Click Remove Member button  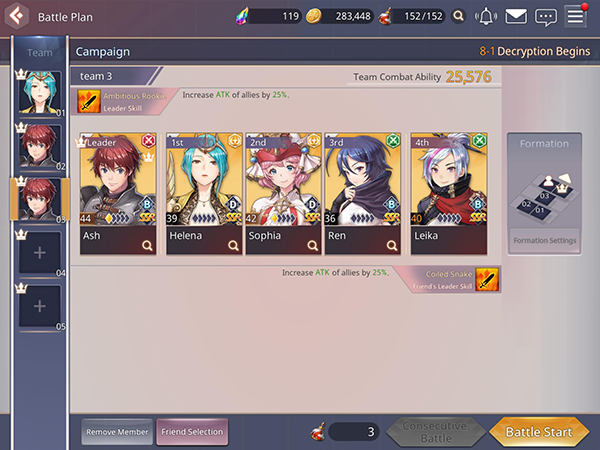(x=118, y=432)
